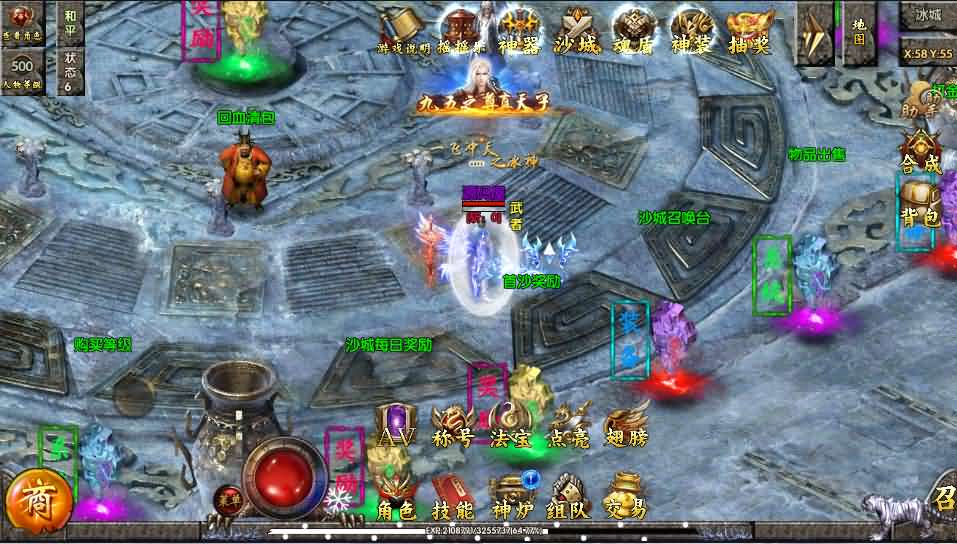Open the 神炉 divine furnace menu

(511, 497)
